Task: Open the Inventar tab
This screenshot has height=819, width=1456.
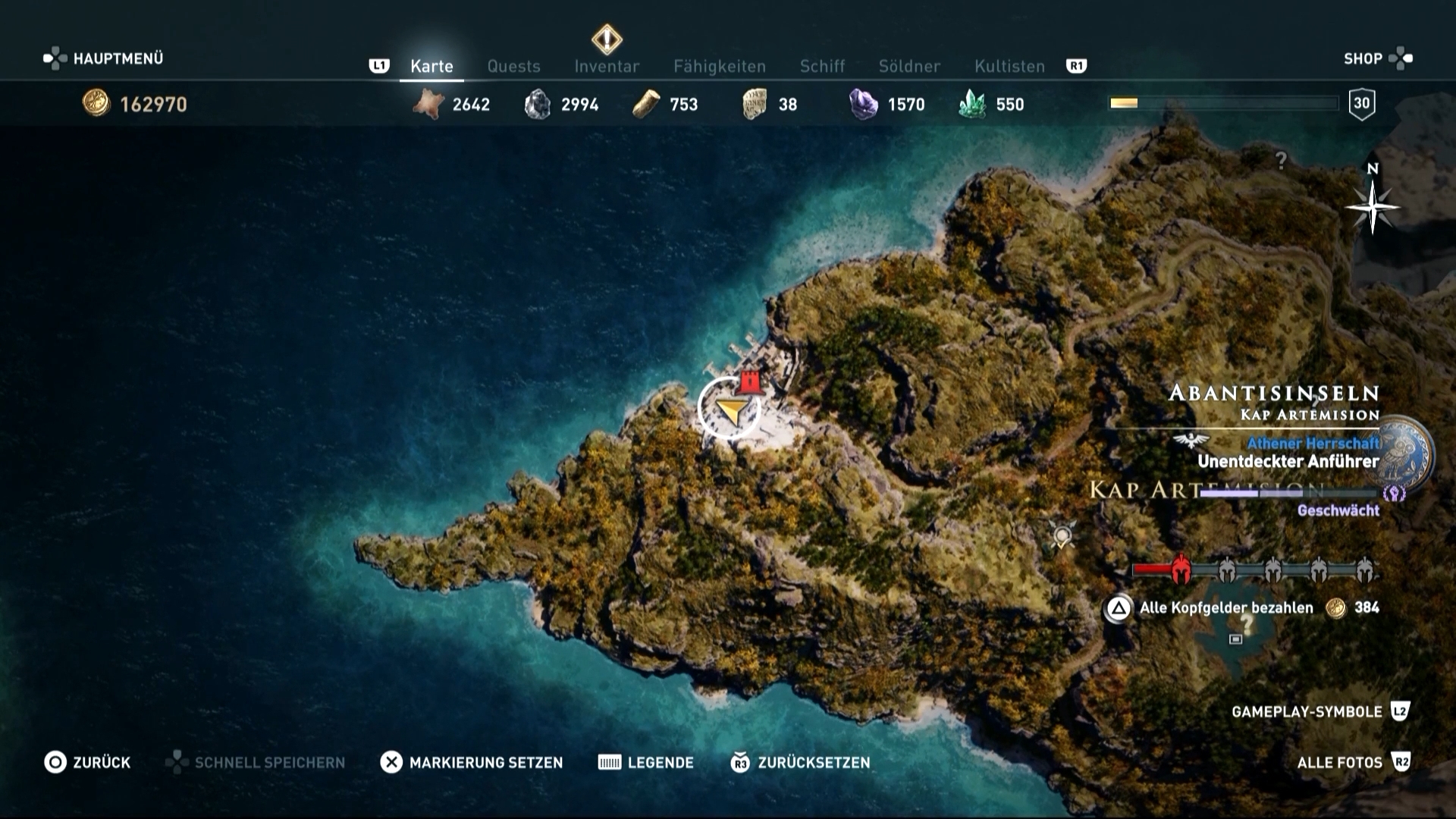Action: click(x=607, y=67)
